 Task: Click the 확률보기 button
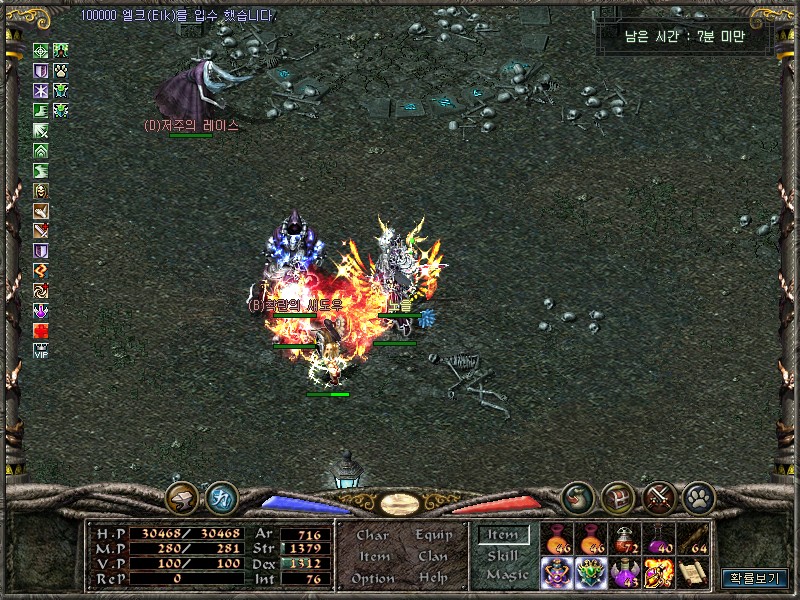(x=754, y=577)
